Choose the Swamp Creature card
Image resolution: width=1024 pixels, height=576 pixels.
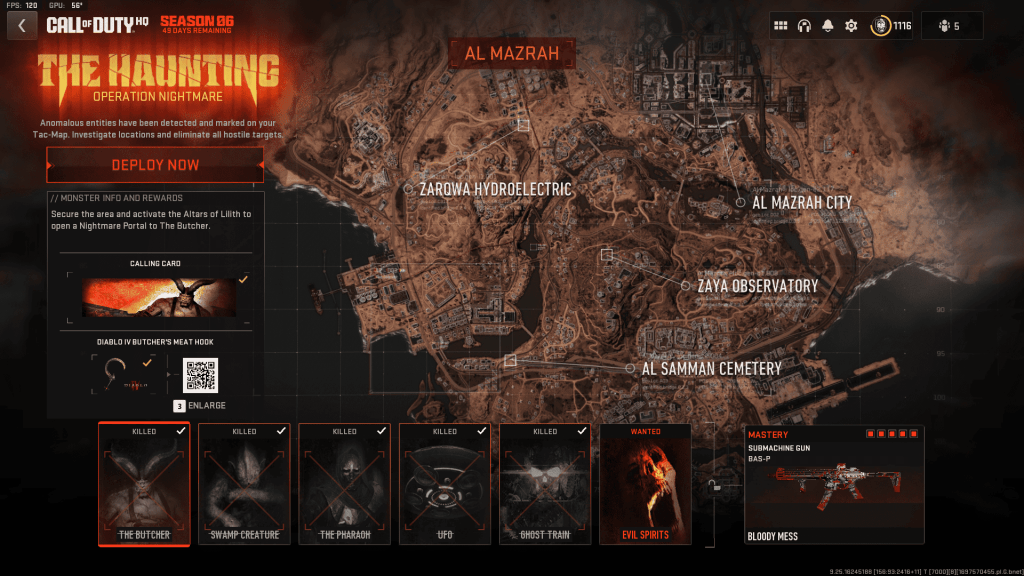coord(244,484)
